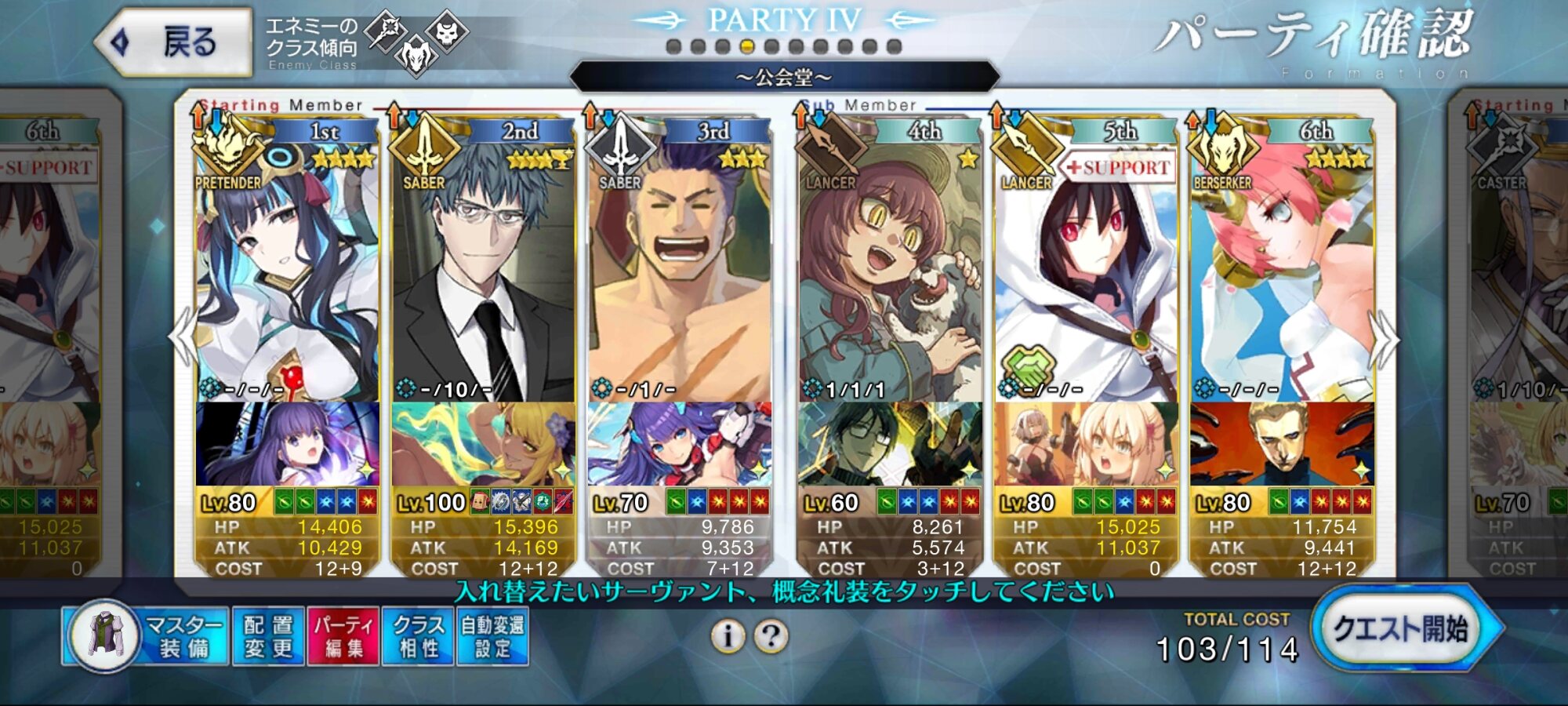Change the 1st slot's purple-haired craft essence

coord(287,444)
